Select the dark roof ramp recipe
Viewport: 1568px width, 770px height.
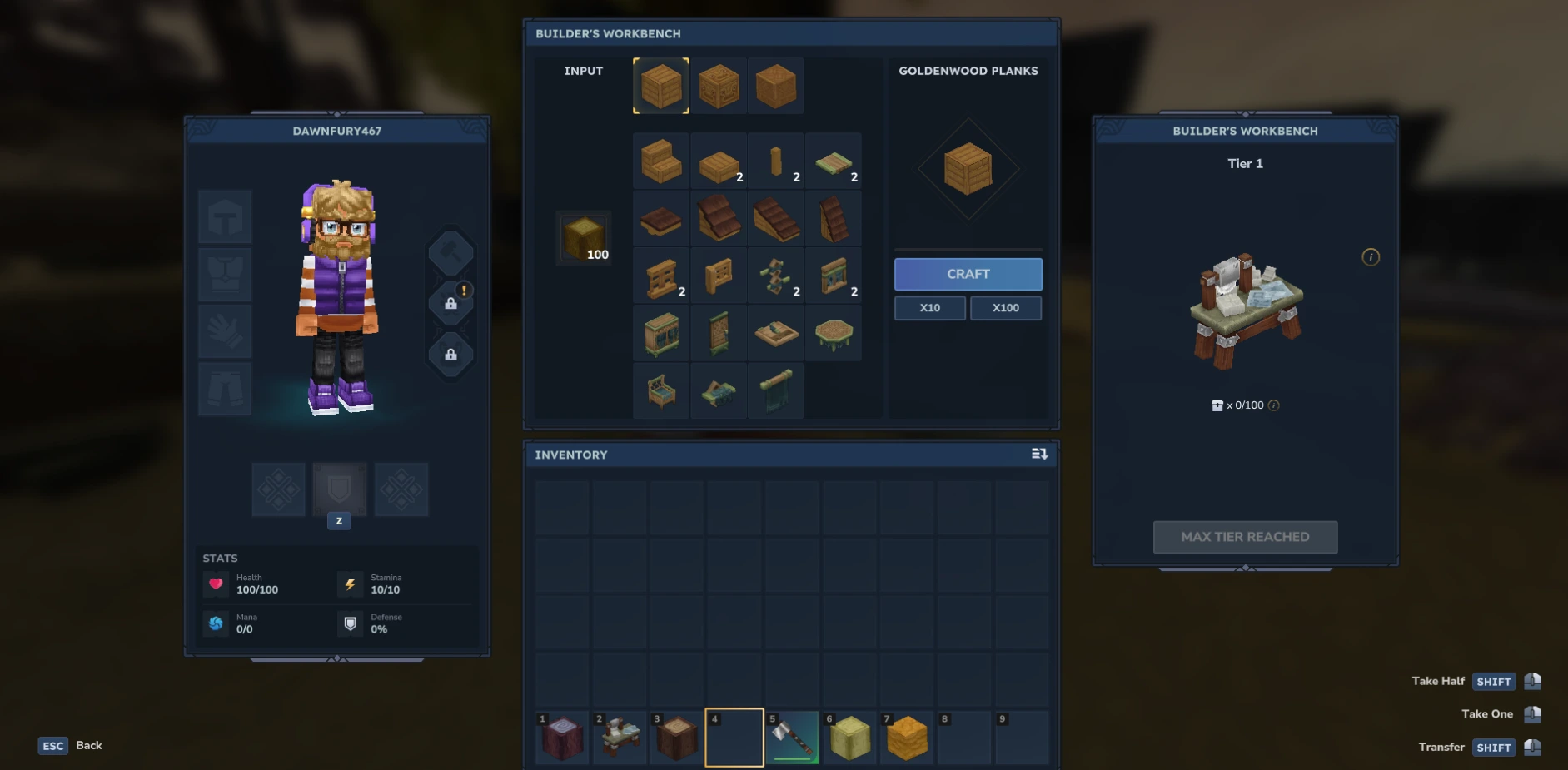(x=775, y=218)
